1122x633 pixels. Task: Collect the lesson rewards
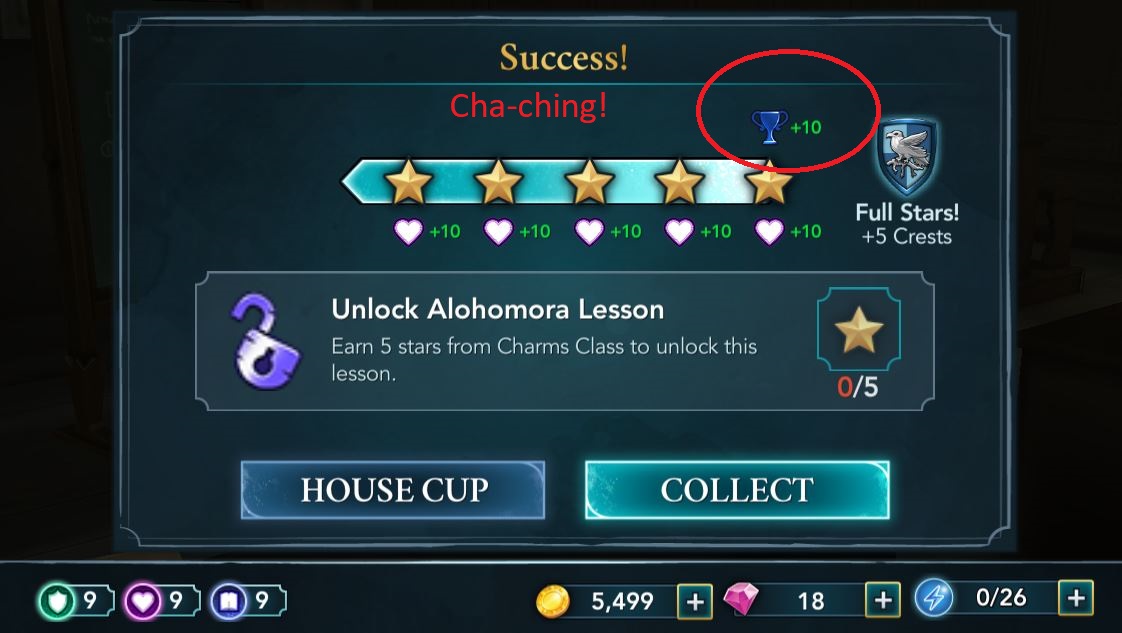click(736, 490)
